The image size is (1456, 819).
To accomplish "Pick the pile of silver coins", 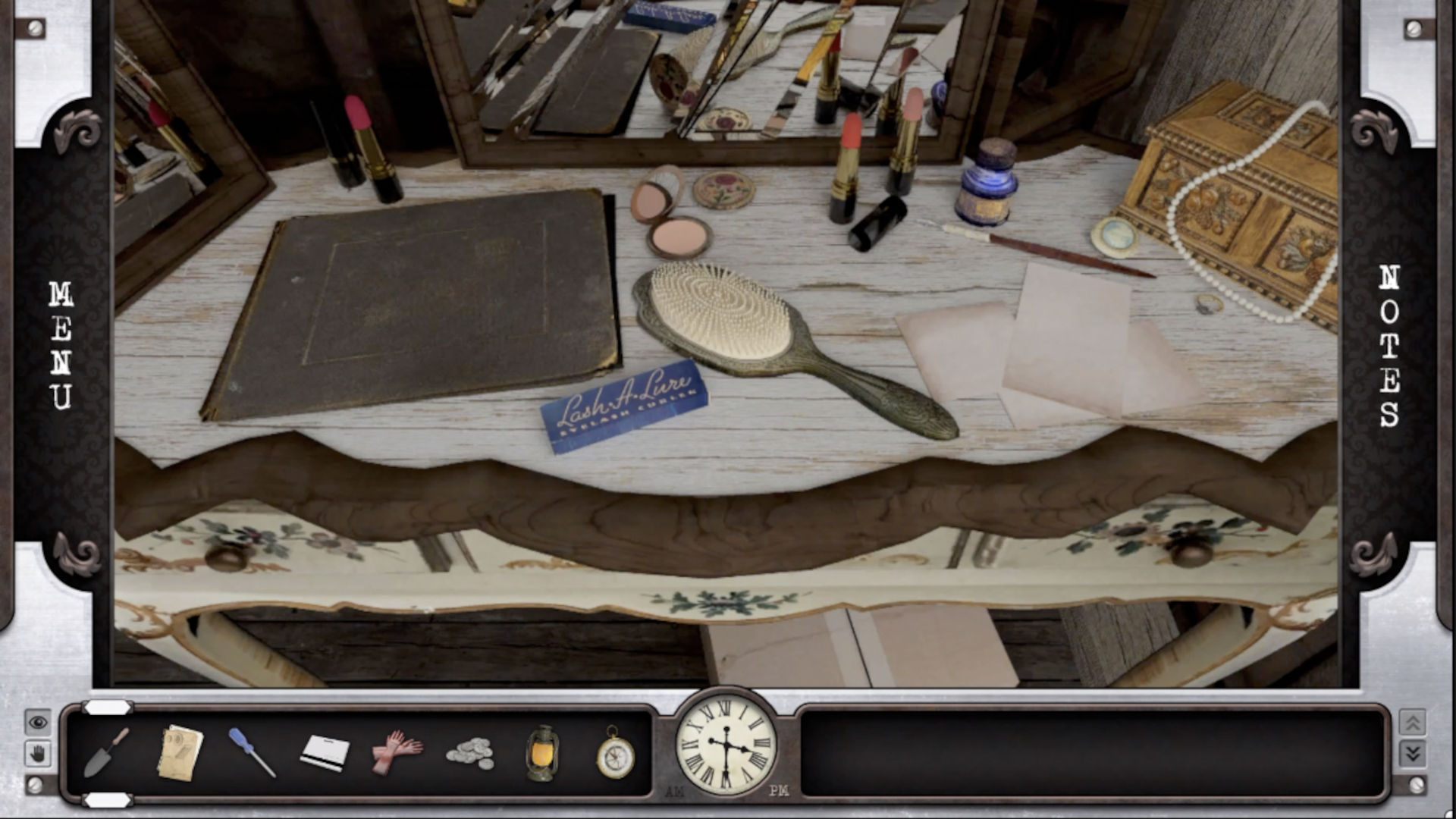I will point(470,753).
